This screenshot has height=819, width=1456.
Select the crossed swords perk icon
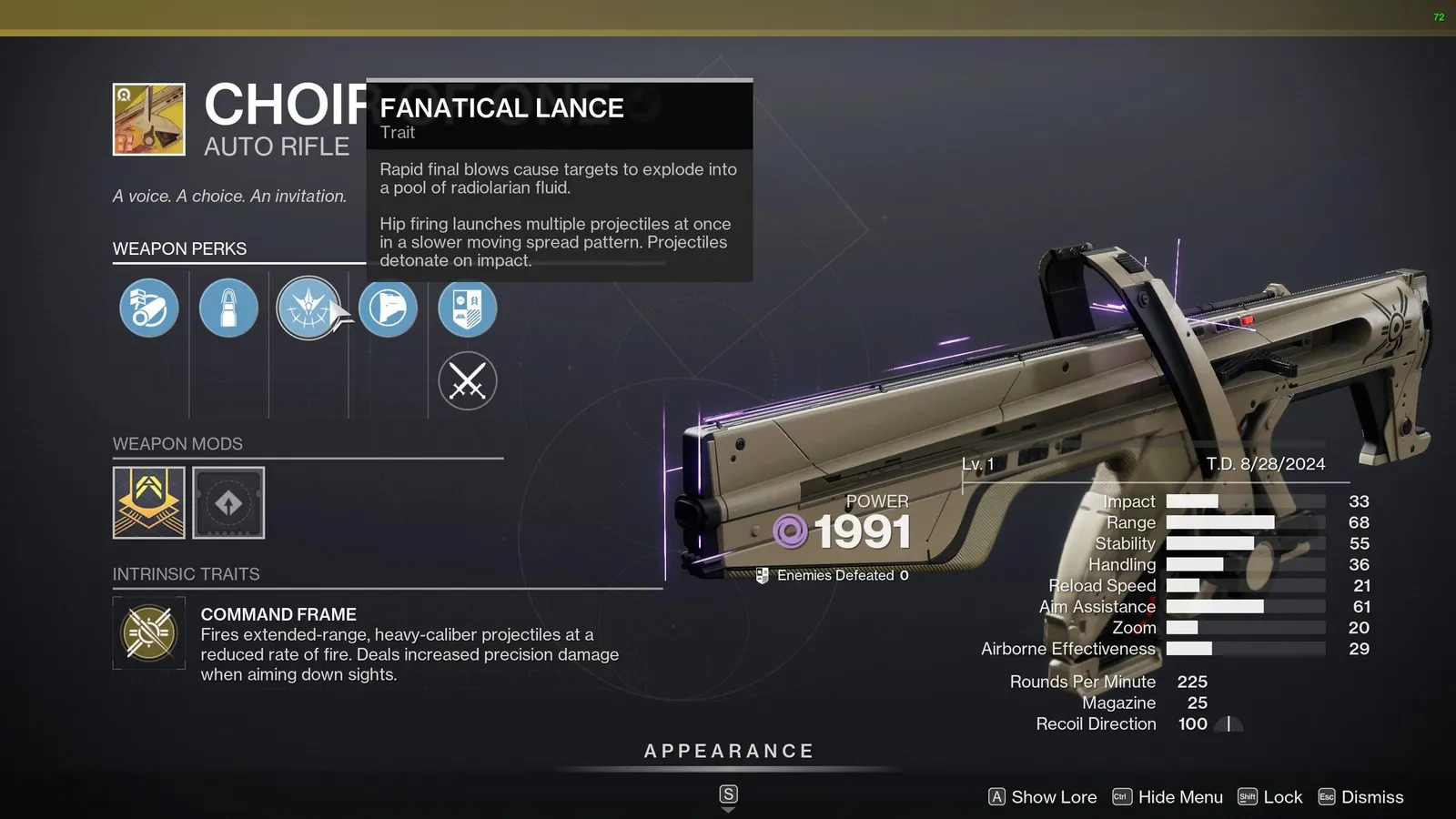(467, 381)
